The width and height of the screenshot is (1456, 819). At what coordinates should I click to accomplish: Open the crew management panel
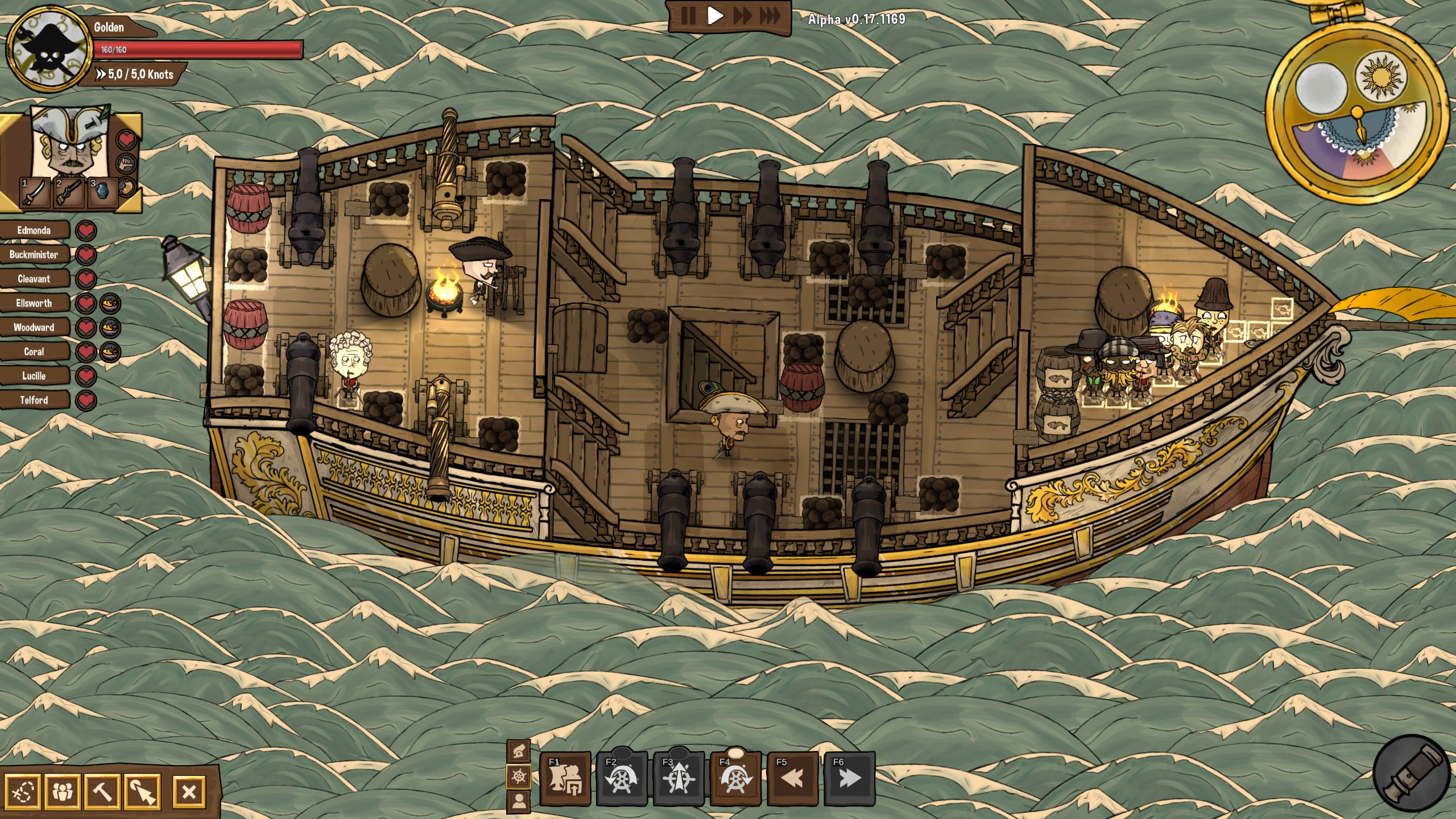(62, 791)
